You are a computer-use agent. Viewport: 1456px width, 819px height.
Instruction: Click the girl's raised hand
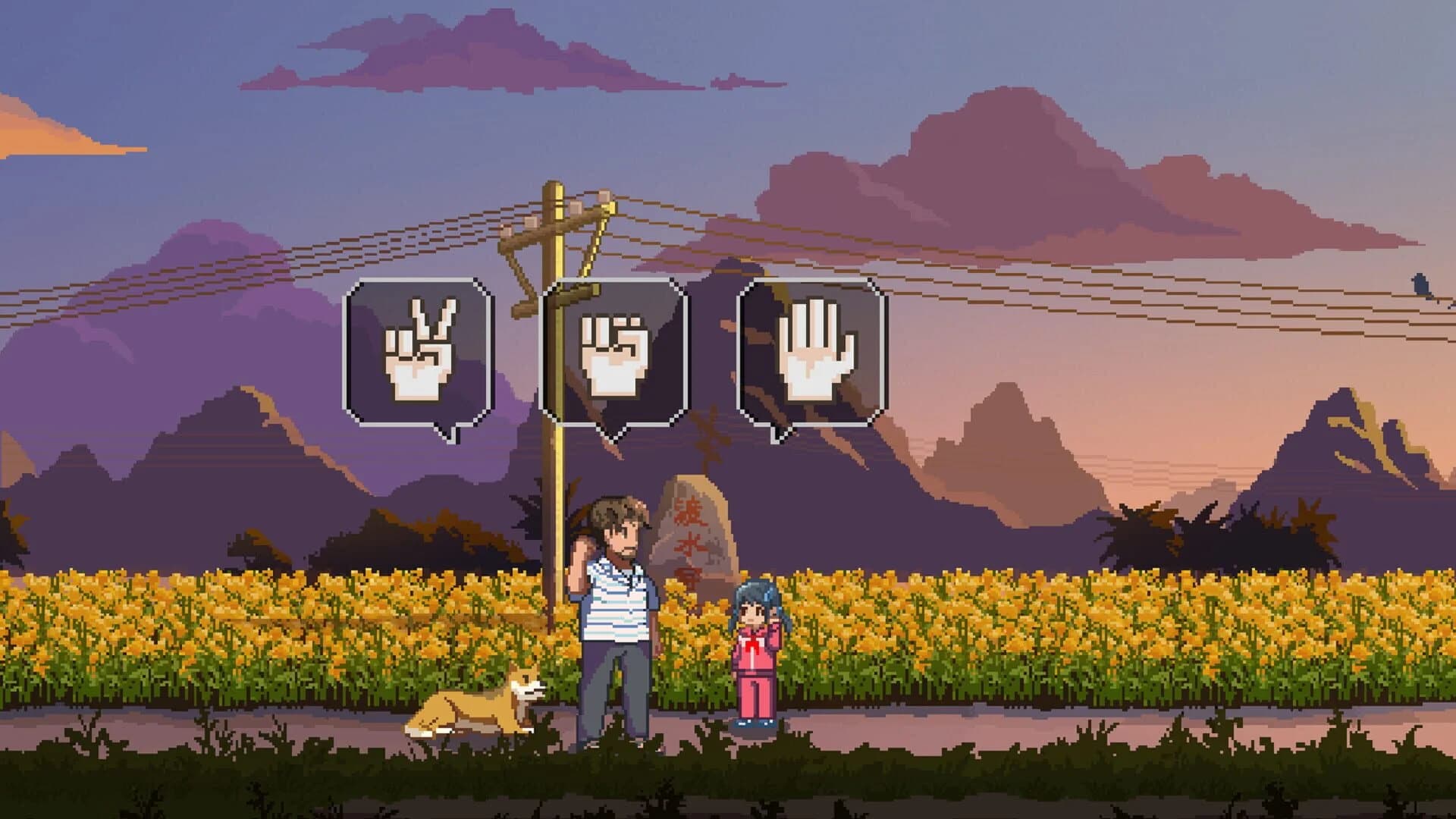click(773, 614)
